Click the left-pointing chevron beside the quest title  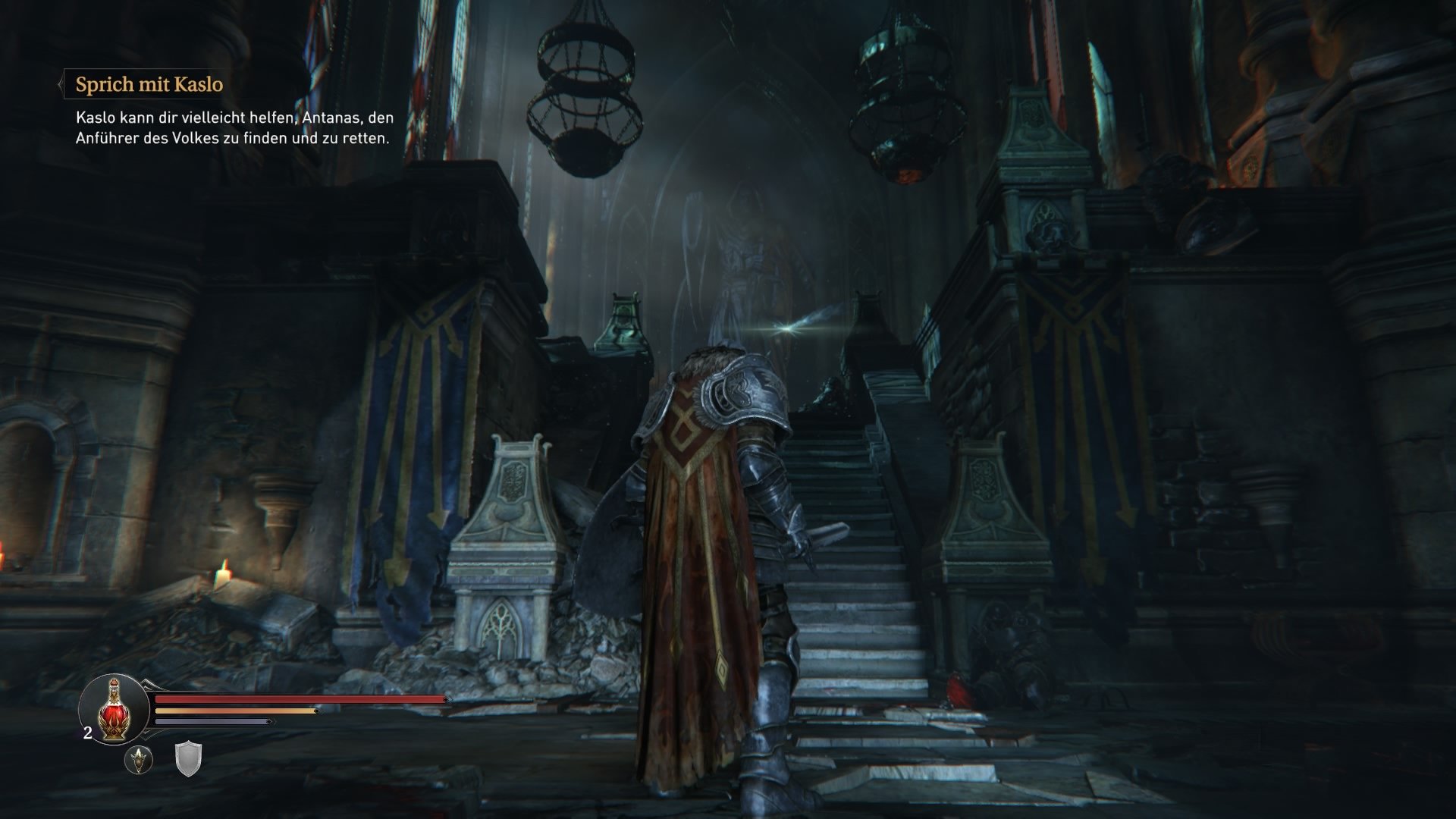click(61, 85)
